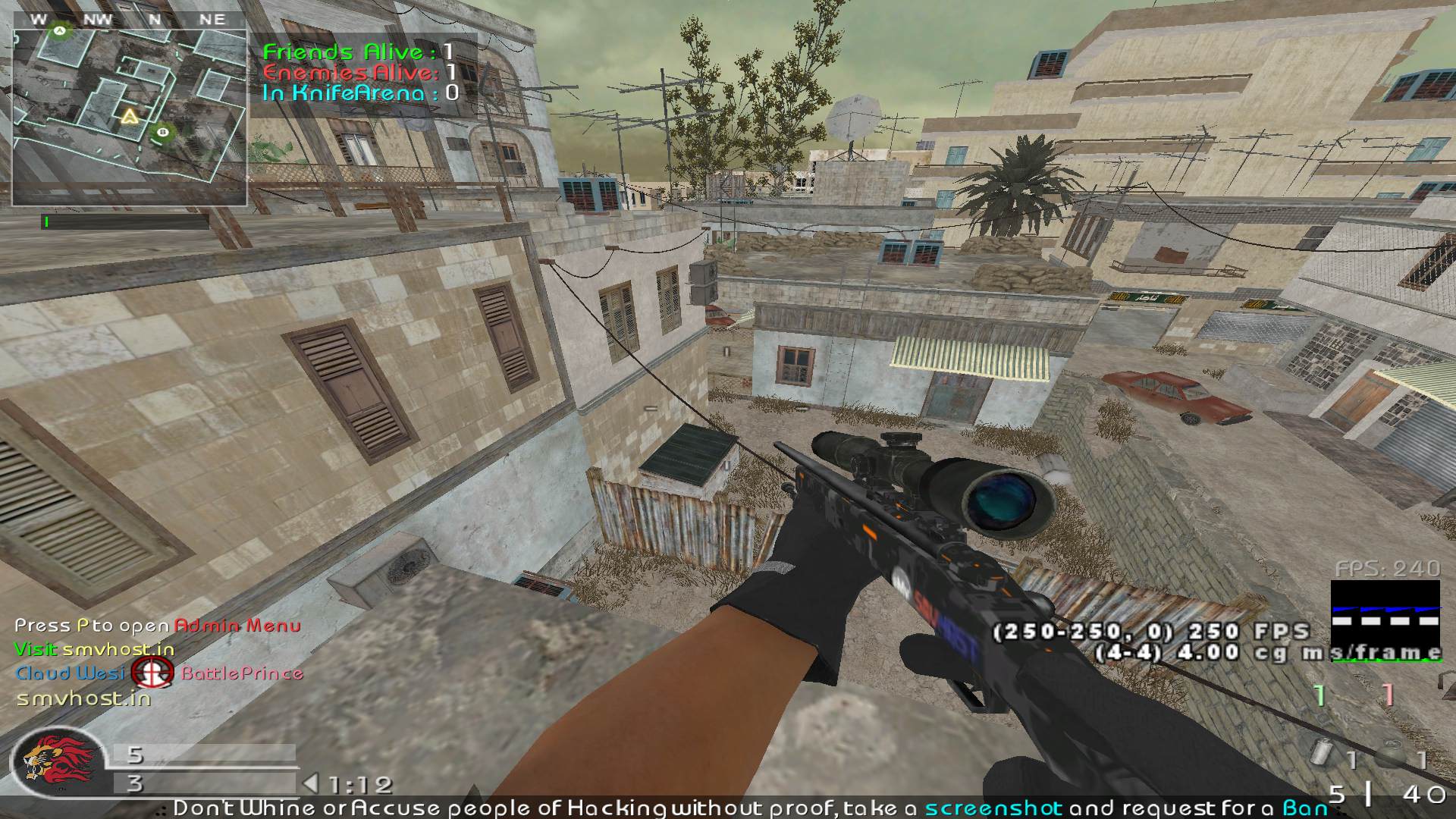This screenshot has height=819, width=1456.
Task: Select the frag grenade icon
Action: [x=1392, y=757]
